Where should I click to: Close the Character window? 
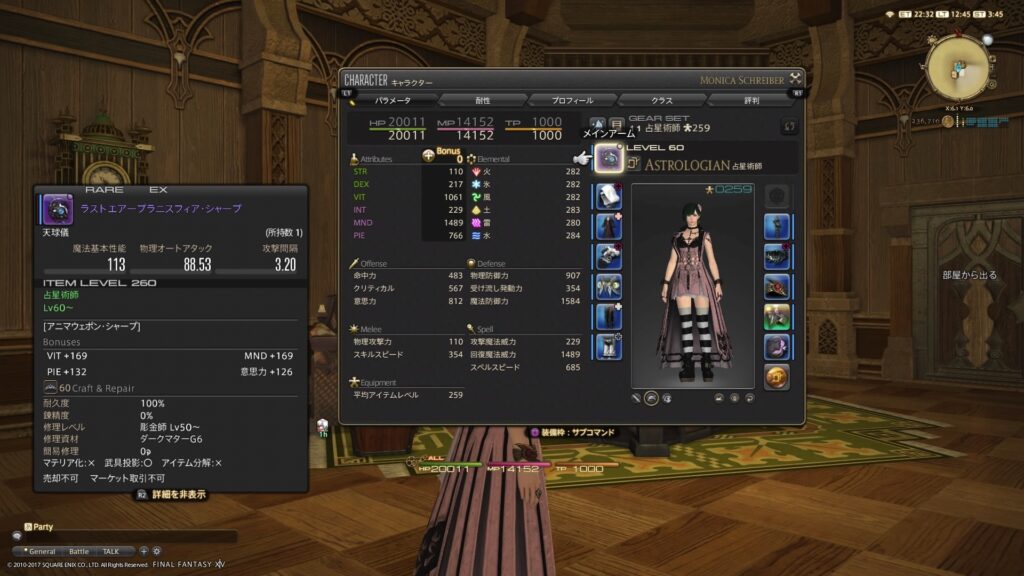[796, 78]
